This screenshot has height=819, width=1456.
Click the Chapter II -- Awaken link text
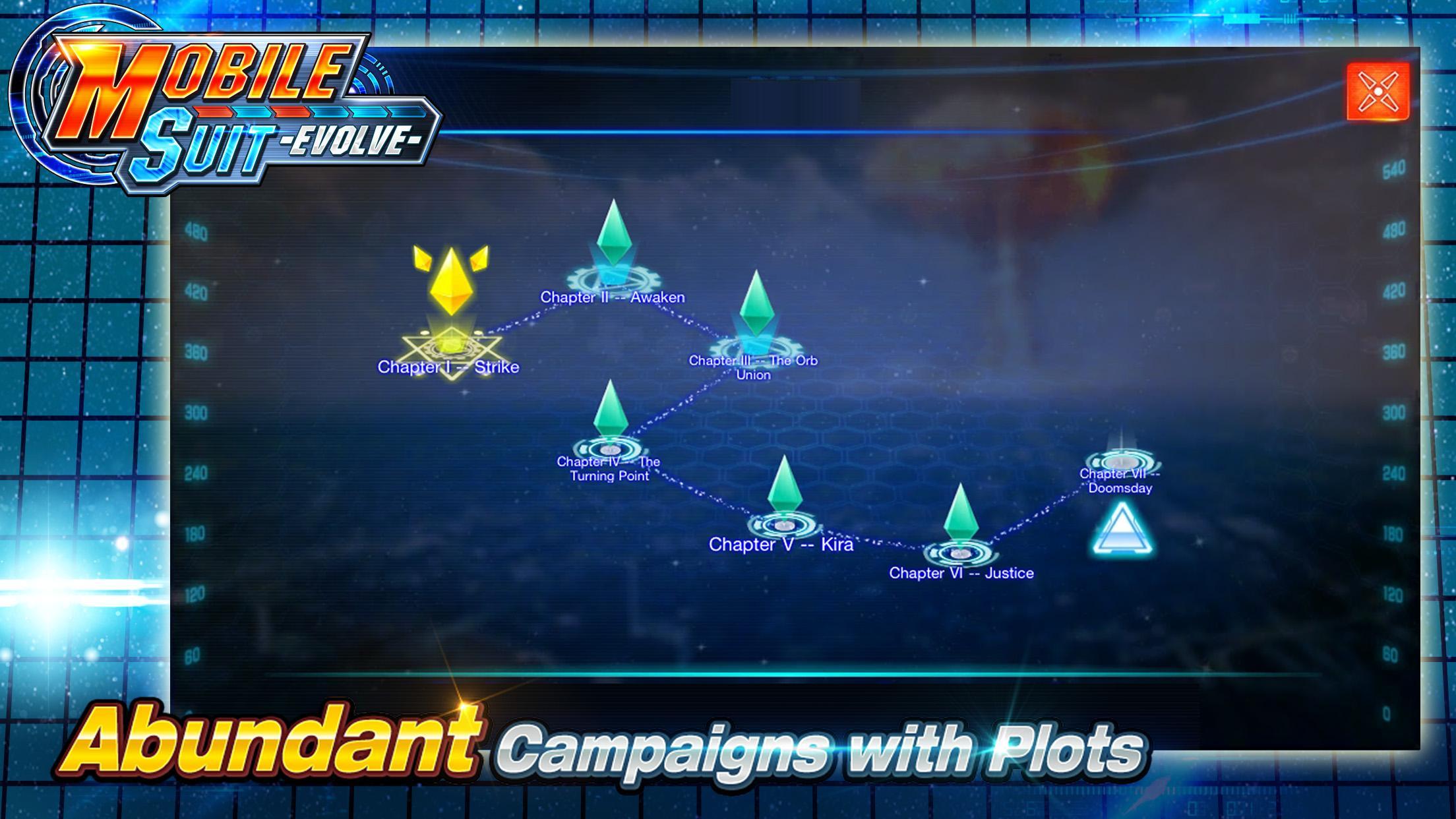(613, 297)
